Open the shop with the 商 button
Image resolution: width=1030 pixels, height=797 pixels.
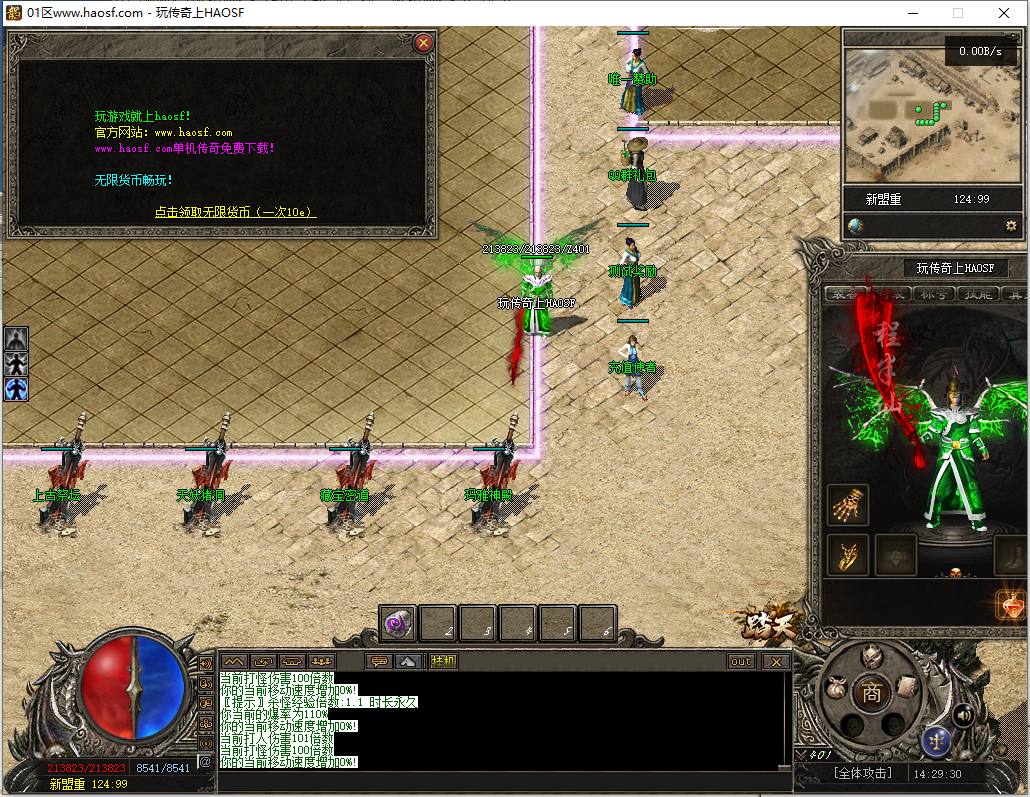coord(872,694)
